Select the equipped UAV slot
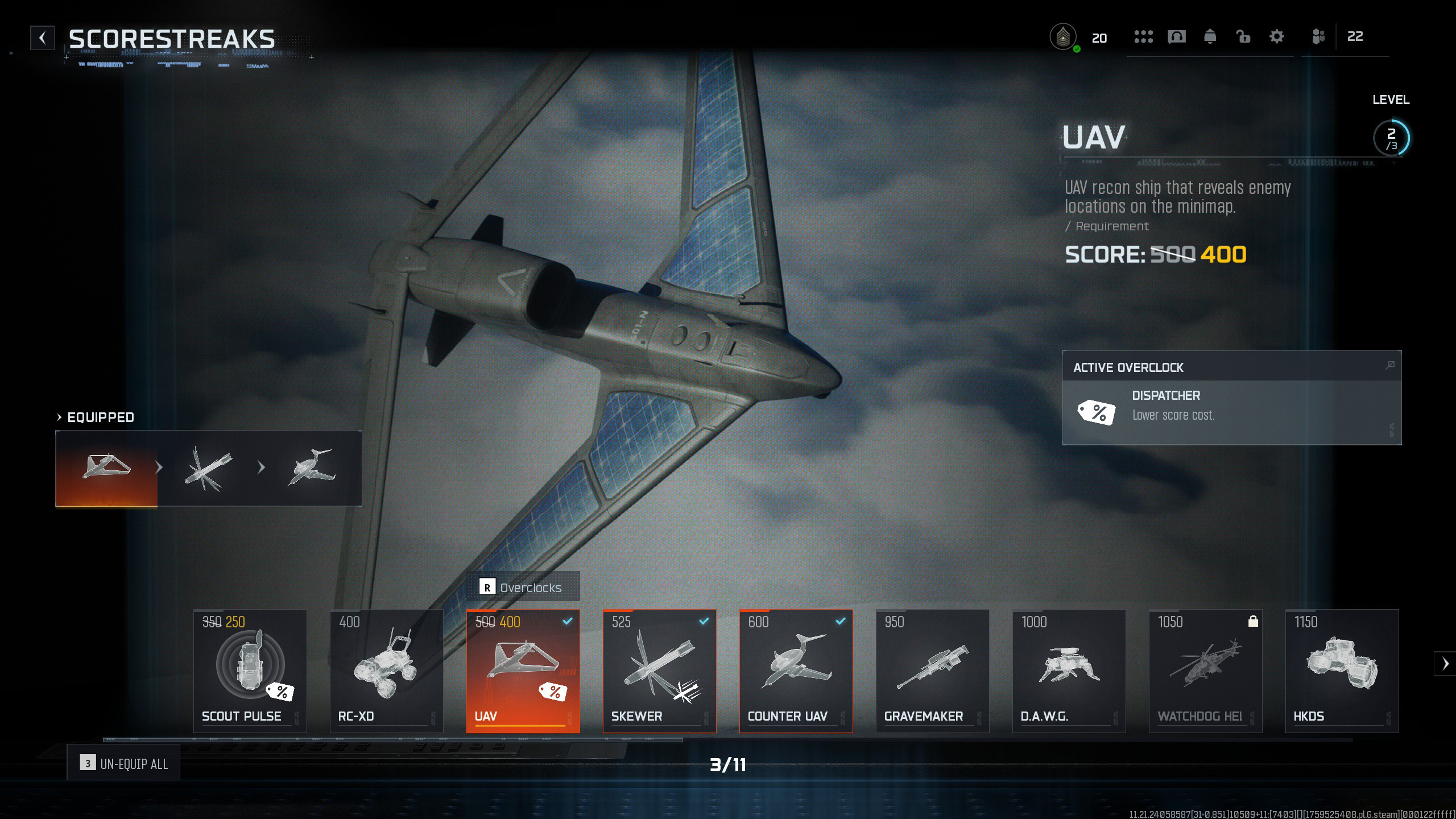The width and height of the screenshot is (1456, 819). (x=106, y=468)
